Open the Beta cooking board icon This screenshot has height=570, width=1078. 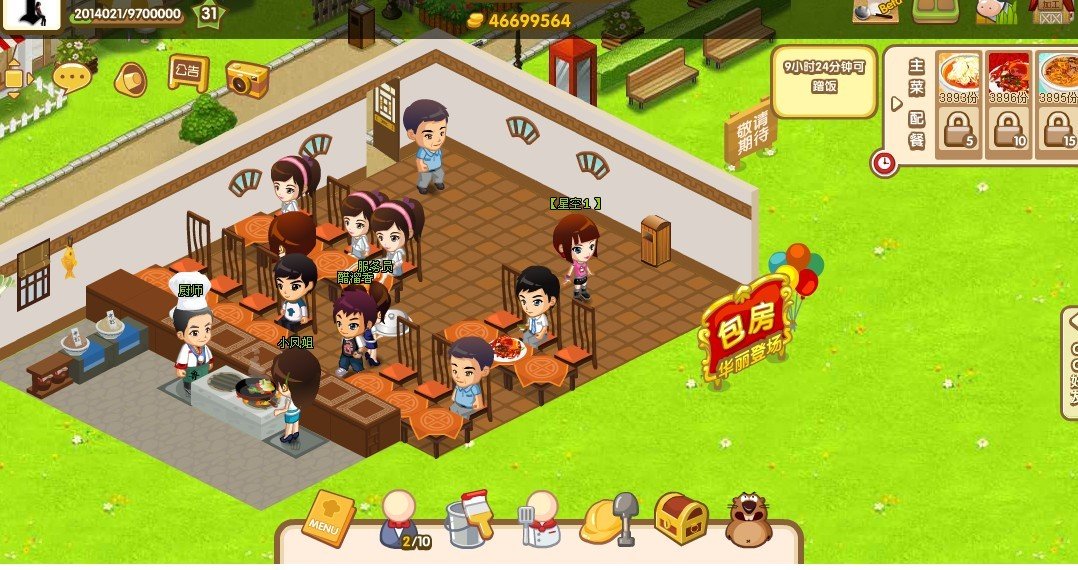point(874,11)
